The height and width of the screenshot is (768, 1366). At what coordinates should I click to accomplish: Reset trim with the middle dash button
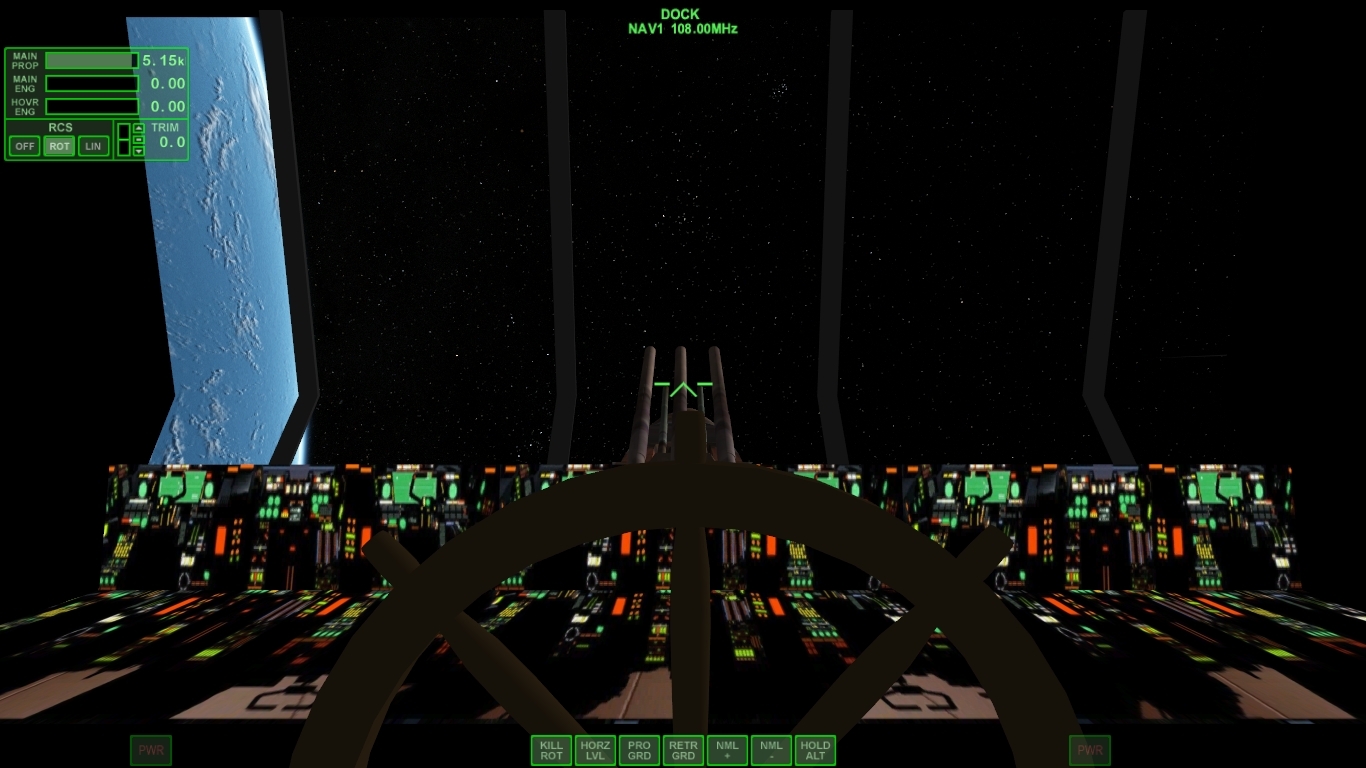(x=139, y=140)
